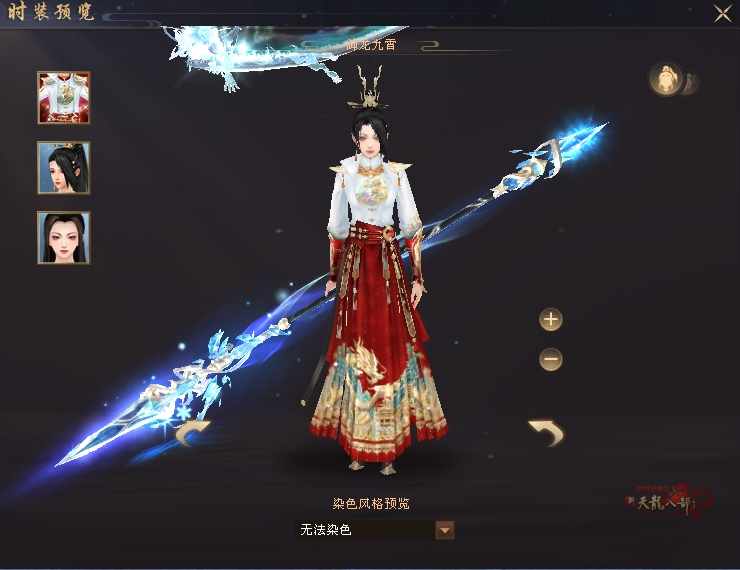Image resolution: width=740 pixels, height=570 pixels.
Task: Zoom in with the plus button
Action: pyautogui.click(x=551, y=320)
